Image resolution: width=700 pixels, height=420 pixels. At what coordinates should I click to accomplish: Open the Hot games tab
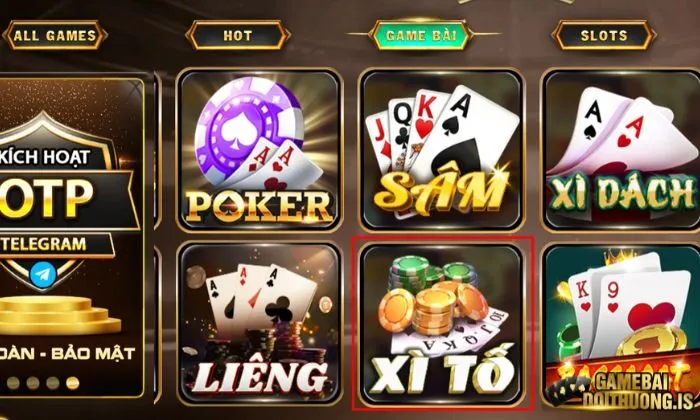pyautogui.click(x=238, y=37)
